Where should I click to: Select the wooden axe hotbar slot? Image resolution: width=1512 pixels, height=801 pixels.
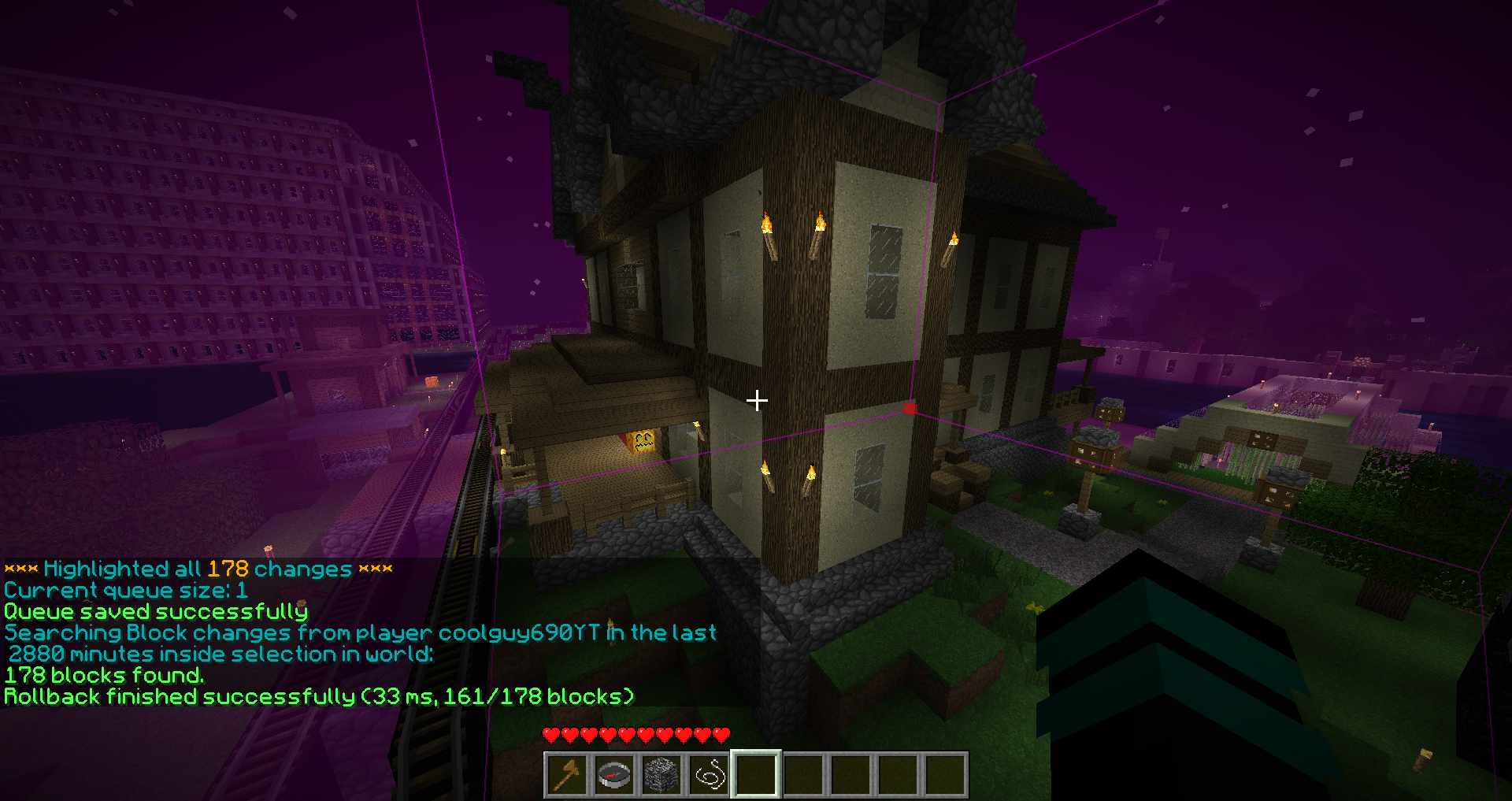click(x=567, y=775)
